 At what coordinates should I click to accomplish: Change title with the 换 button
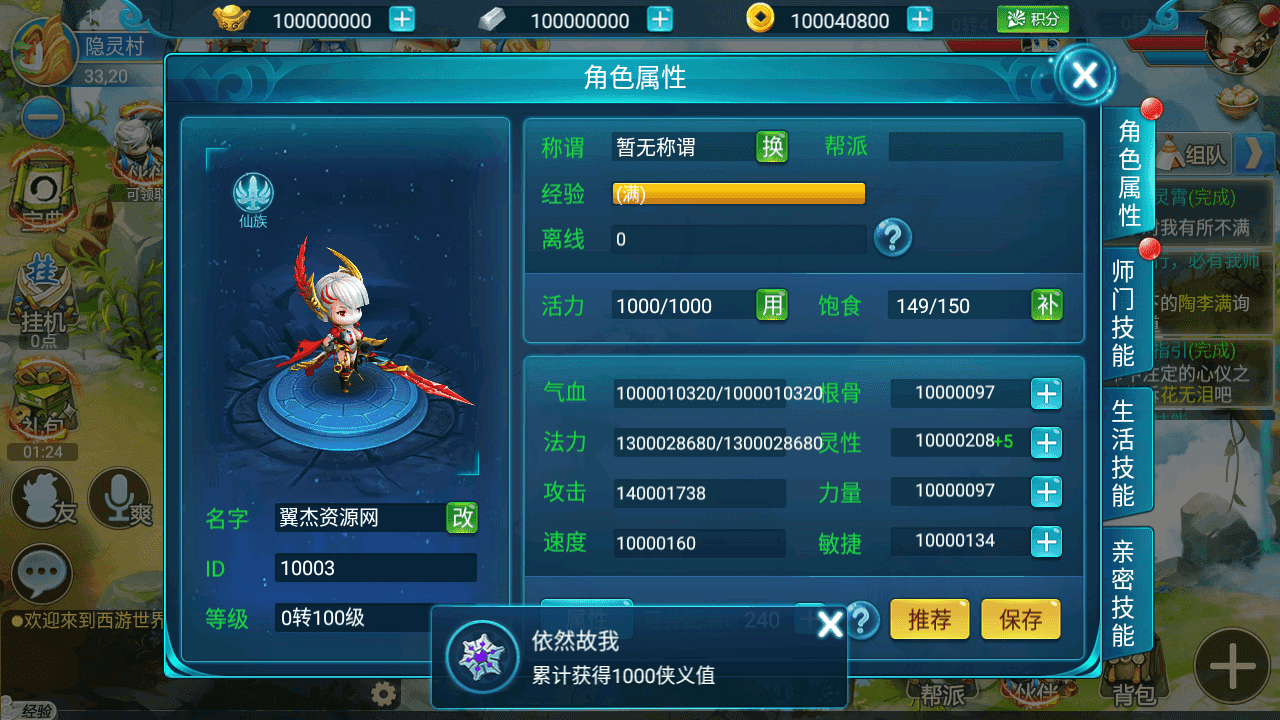[x=772, y=147]
